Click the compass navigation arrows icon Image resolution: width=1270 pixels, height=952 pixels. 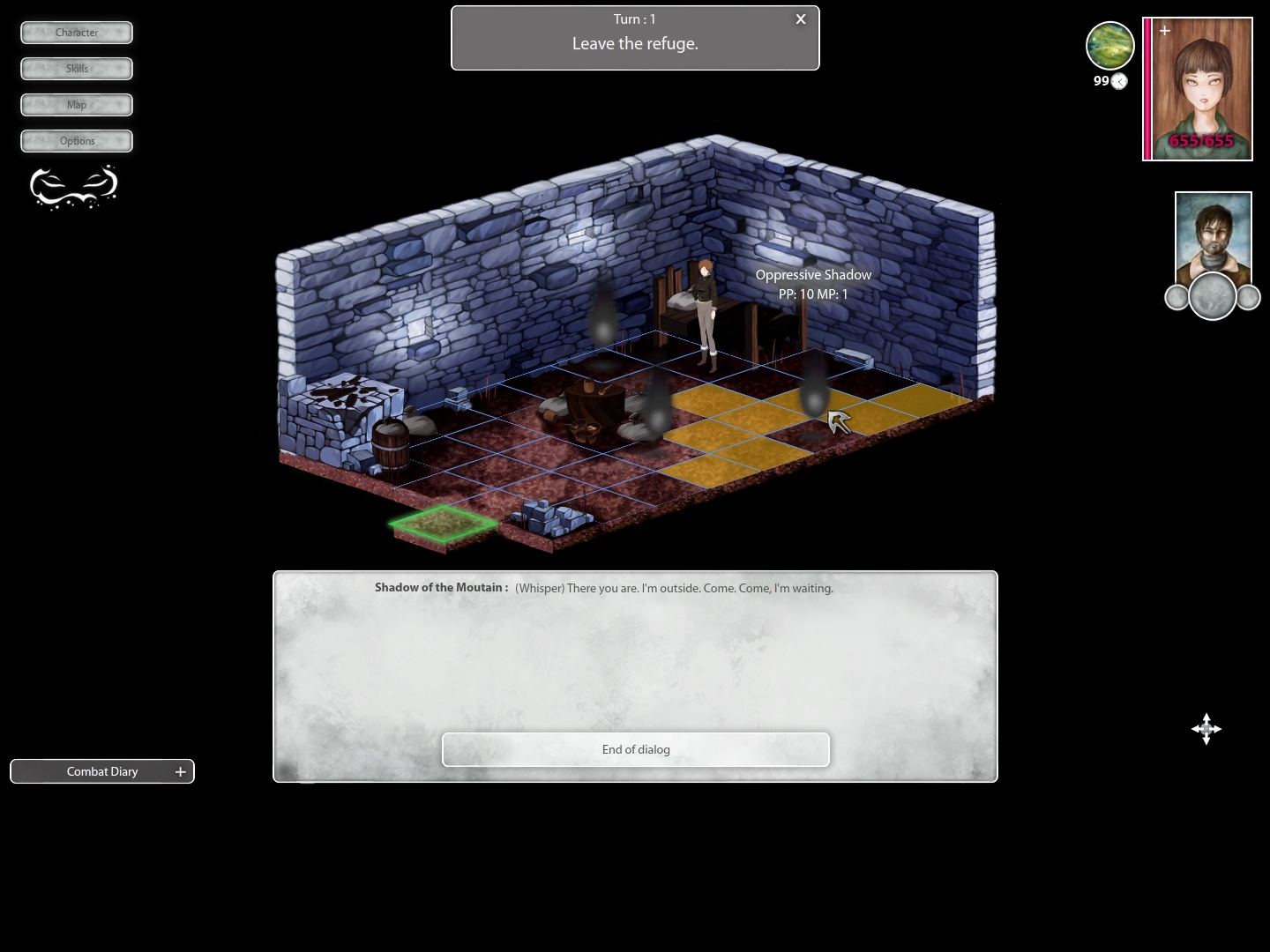coord(1206,729)
